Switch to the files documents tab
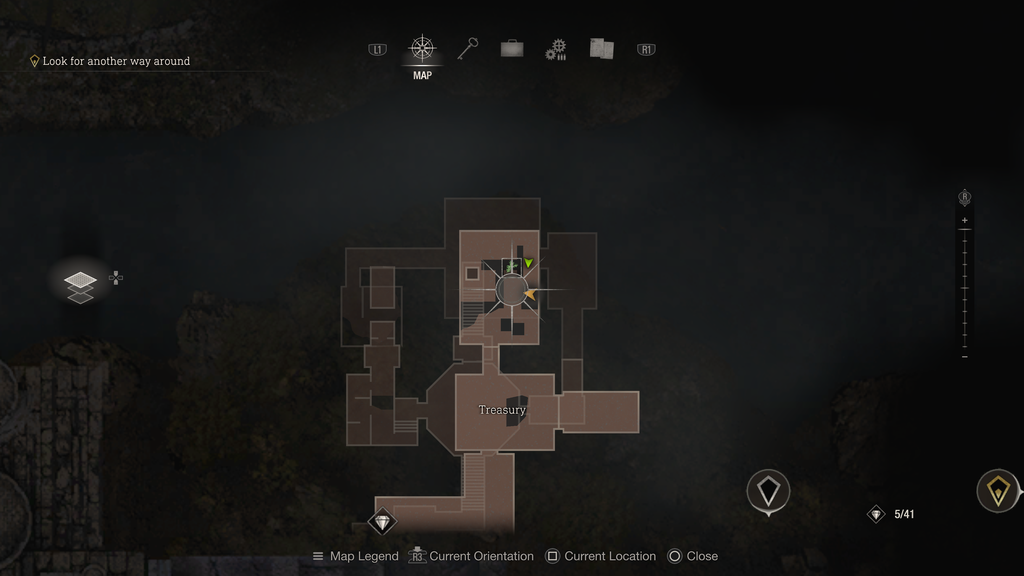 coord(601,49)
